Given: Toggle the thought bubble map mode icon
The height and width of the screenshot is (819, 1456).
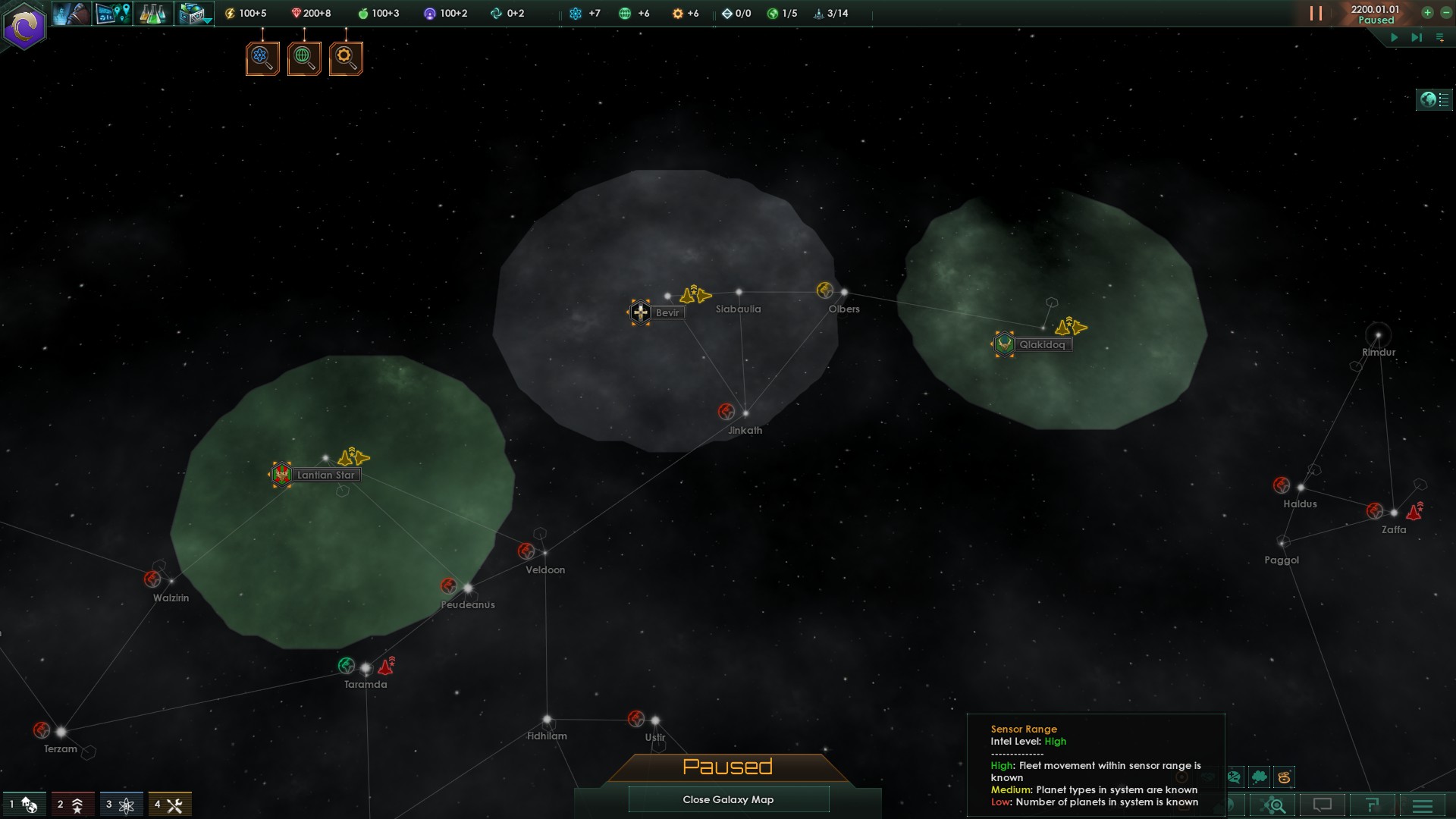Looking at the screenshot, I should coord(1260,777).
